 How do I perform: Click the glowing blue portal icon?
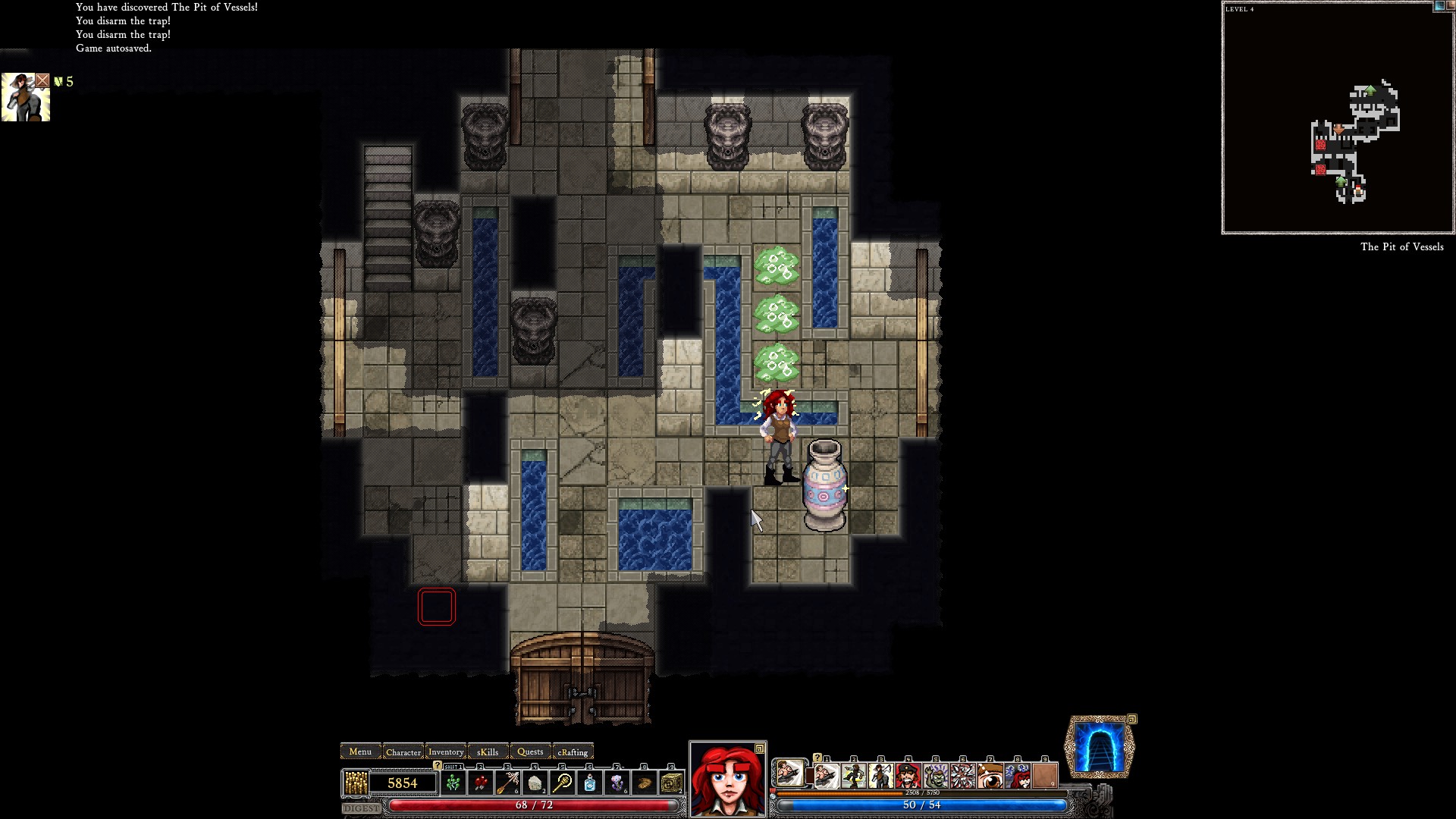tap(1100, 748)
